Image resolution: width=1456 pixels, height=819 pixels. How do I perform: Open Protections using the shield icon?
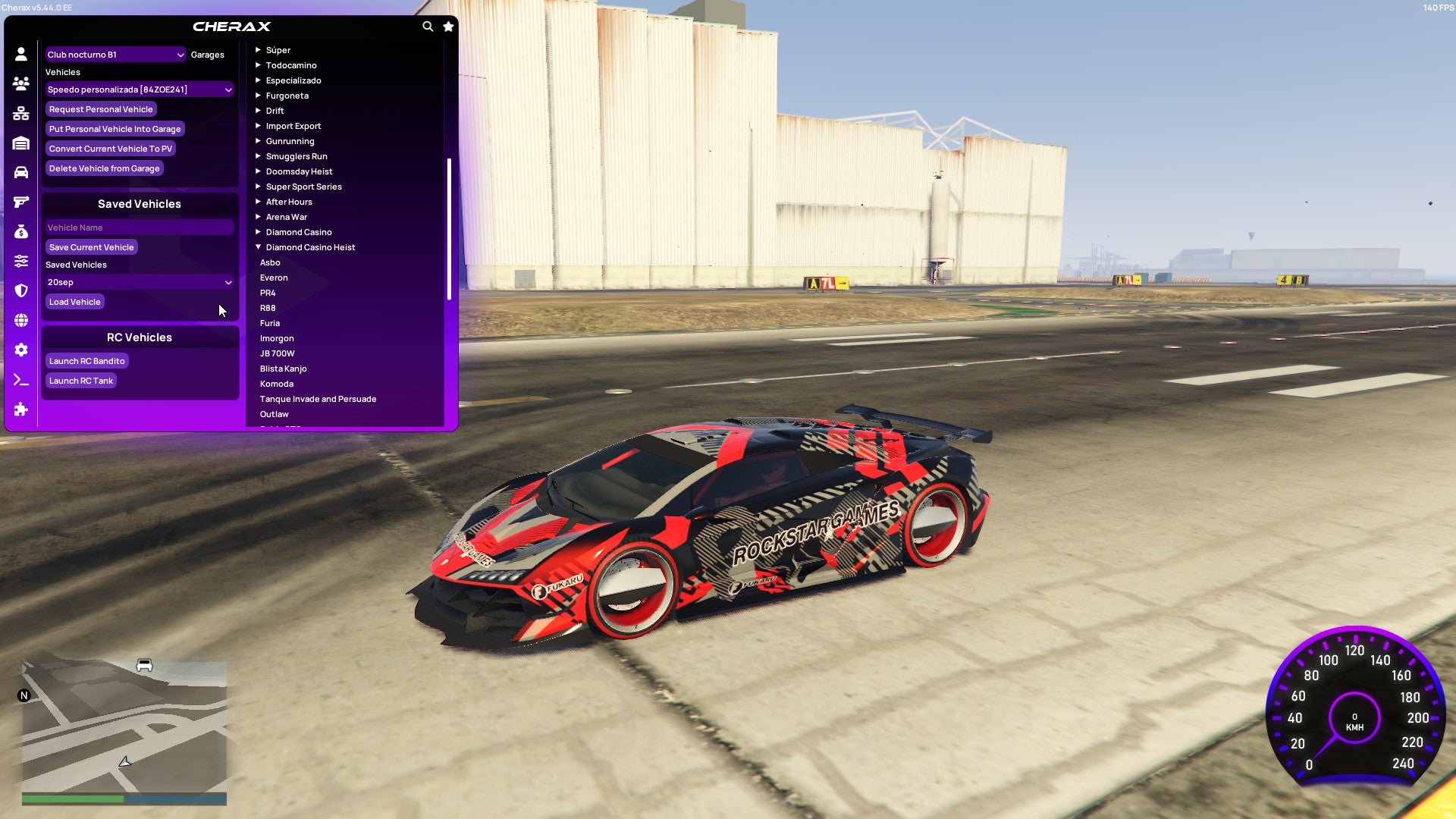[21, 290]
